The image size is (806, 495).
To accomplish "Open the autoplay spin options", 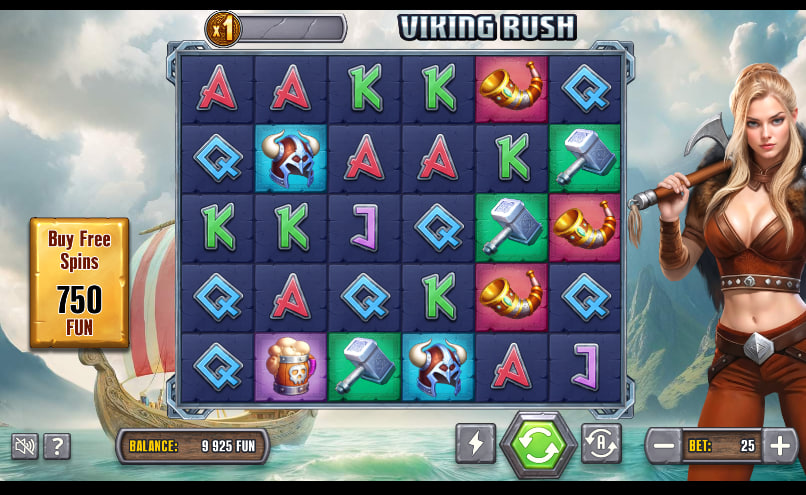I will pos(601,444).
